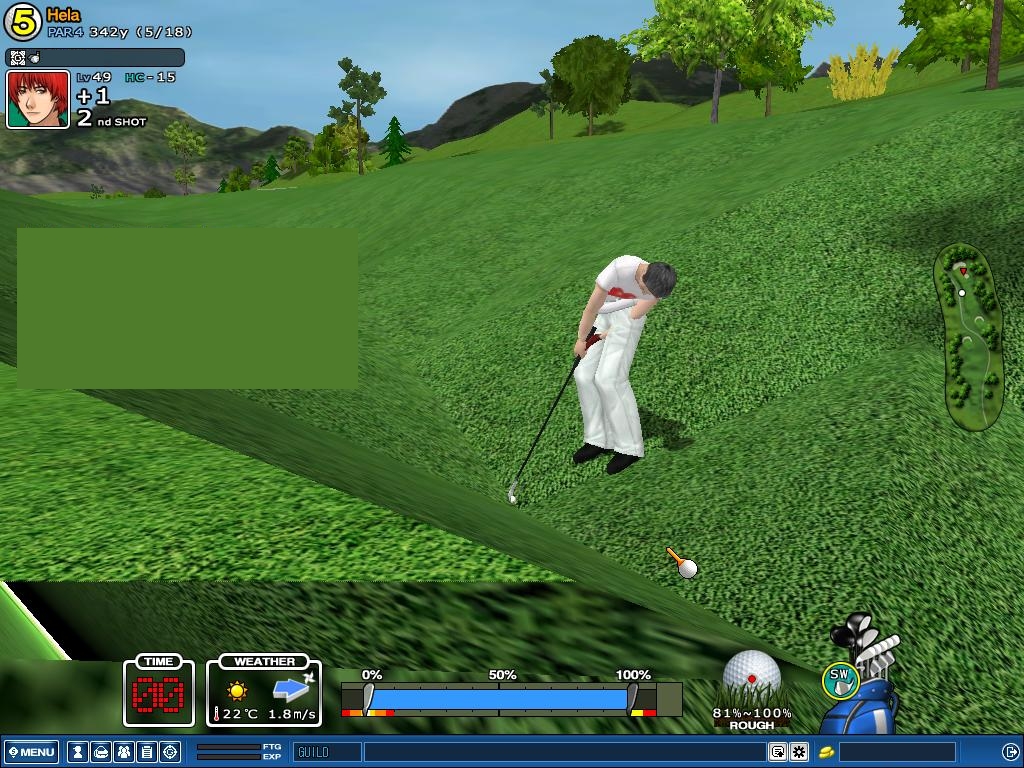Screen dimensions: 1024x768
Task: Open the single player profile icon
Action: coord(77,752)
